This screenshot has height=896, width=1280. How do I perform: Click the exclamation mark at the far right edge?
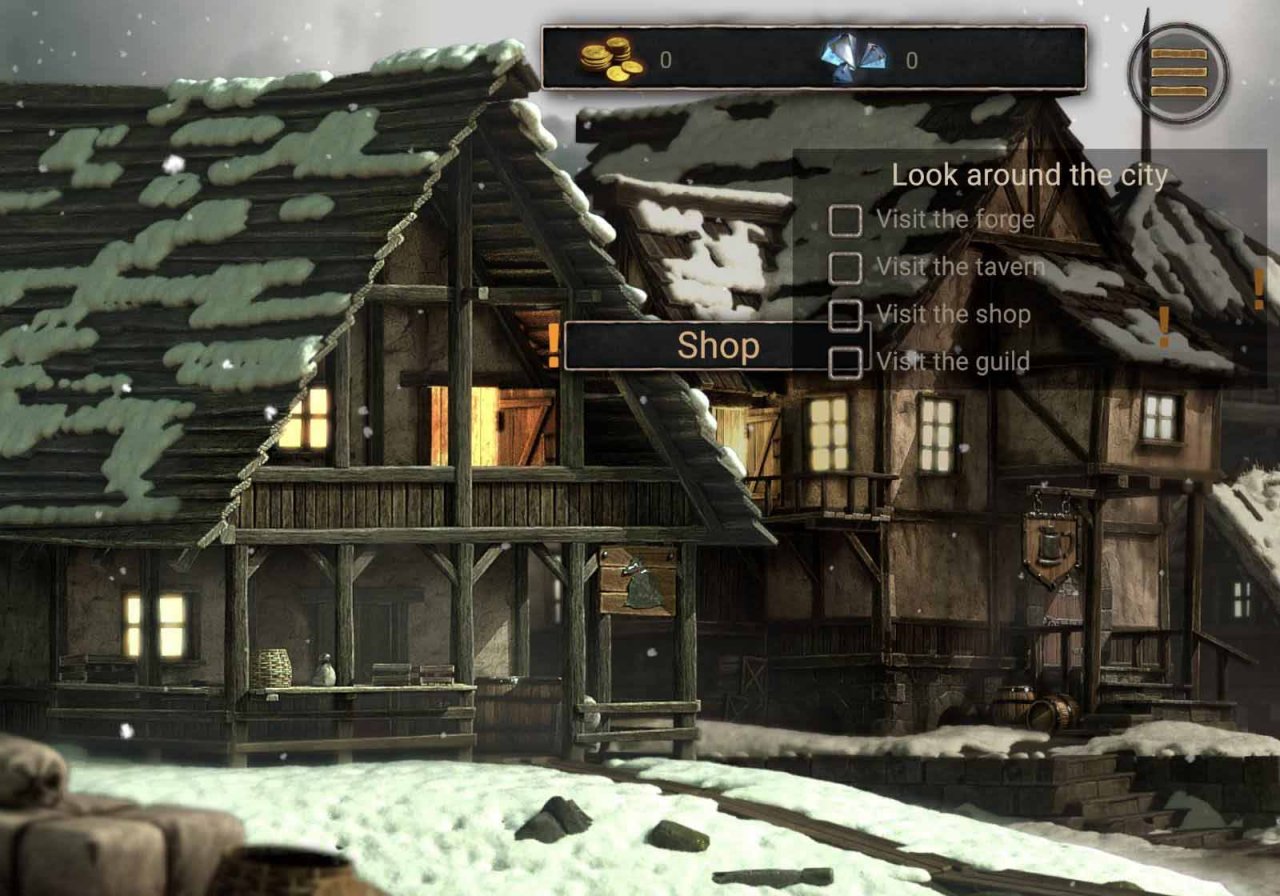coord(1260,289)
